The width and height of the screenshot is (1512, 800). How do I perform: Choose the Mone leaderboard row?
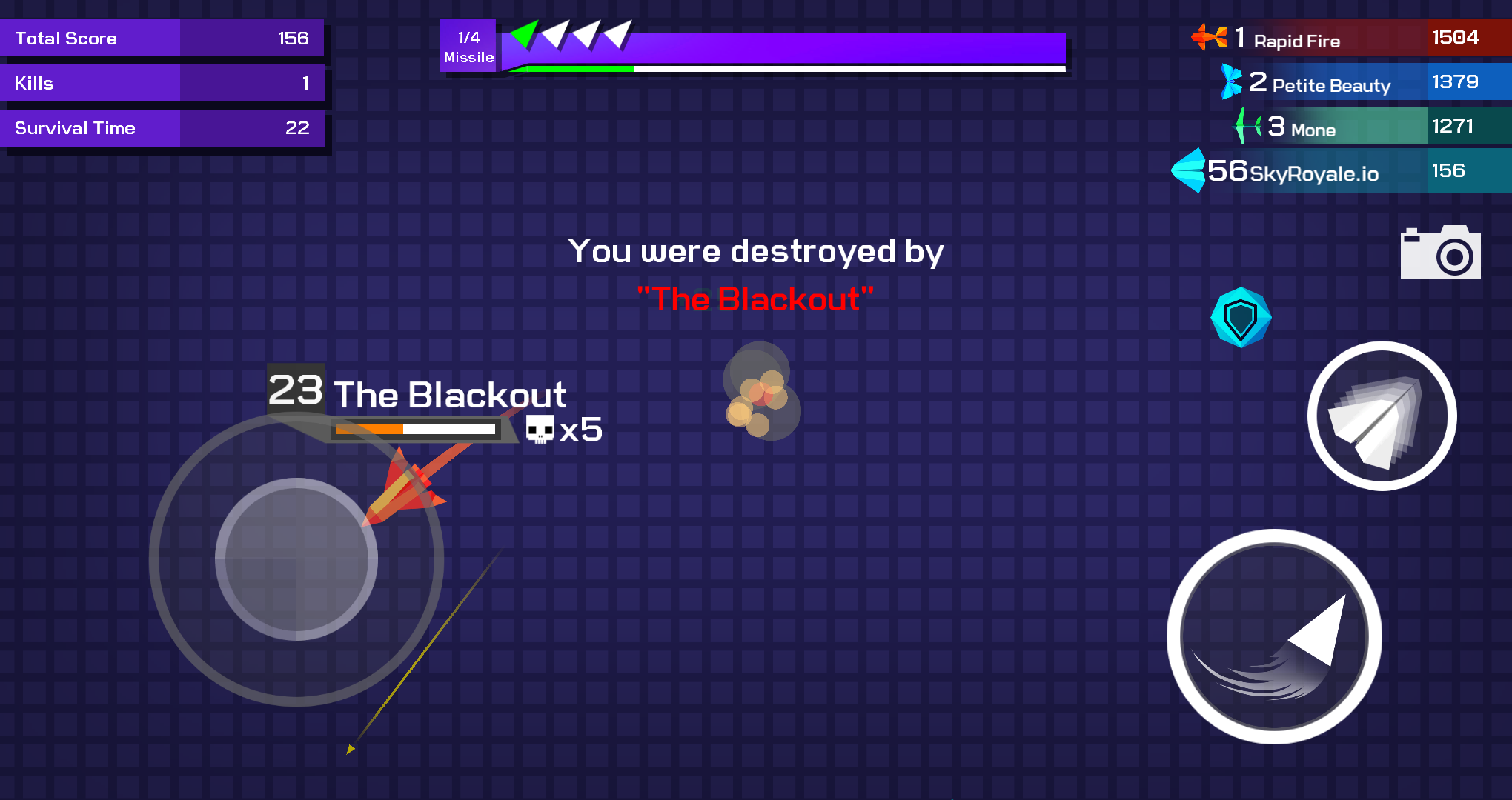[x=1371, y=127]
